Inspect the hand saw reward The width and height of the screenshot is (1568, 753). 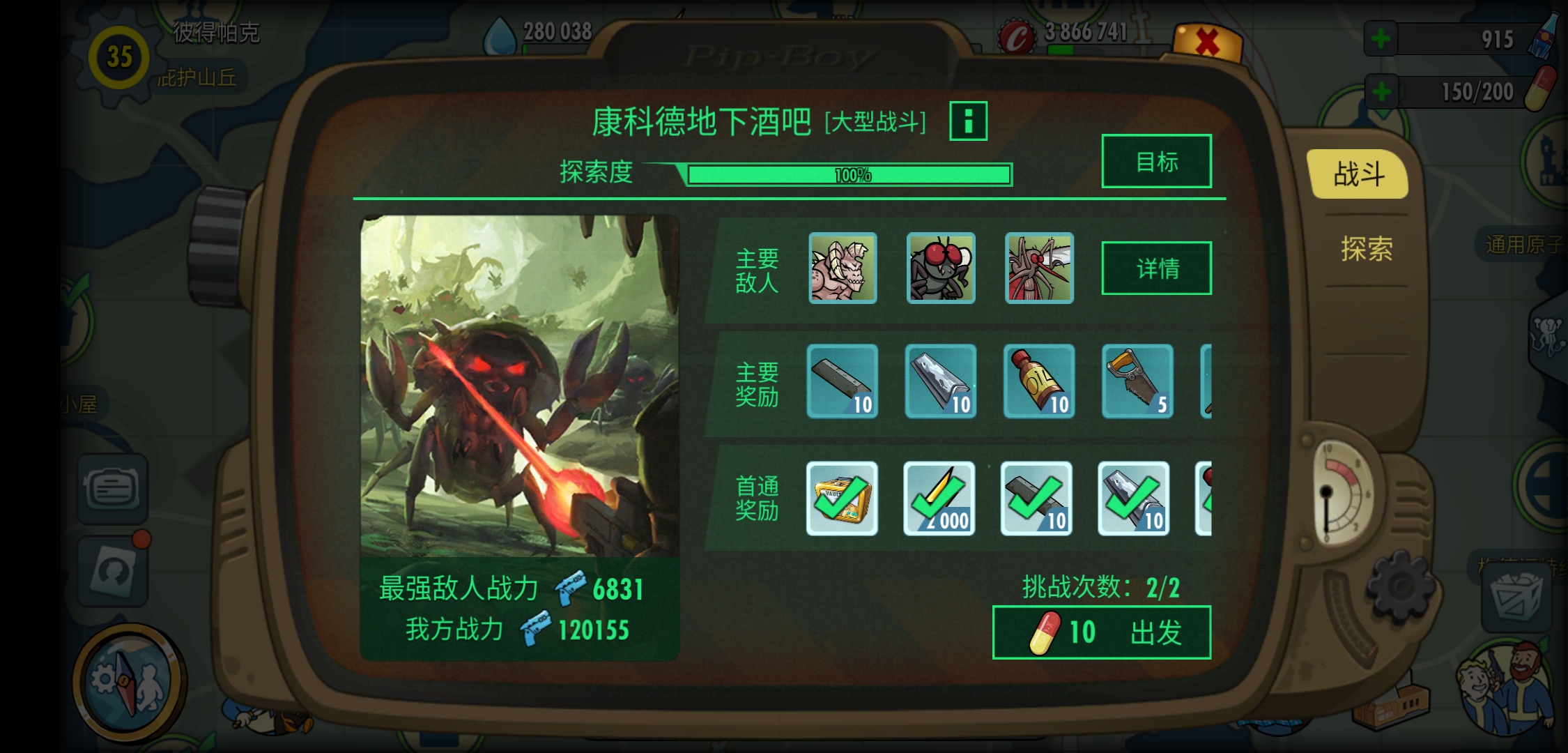[x=1137, y=381]
